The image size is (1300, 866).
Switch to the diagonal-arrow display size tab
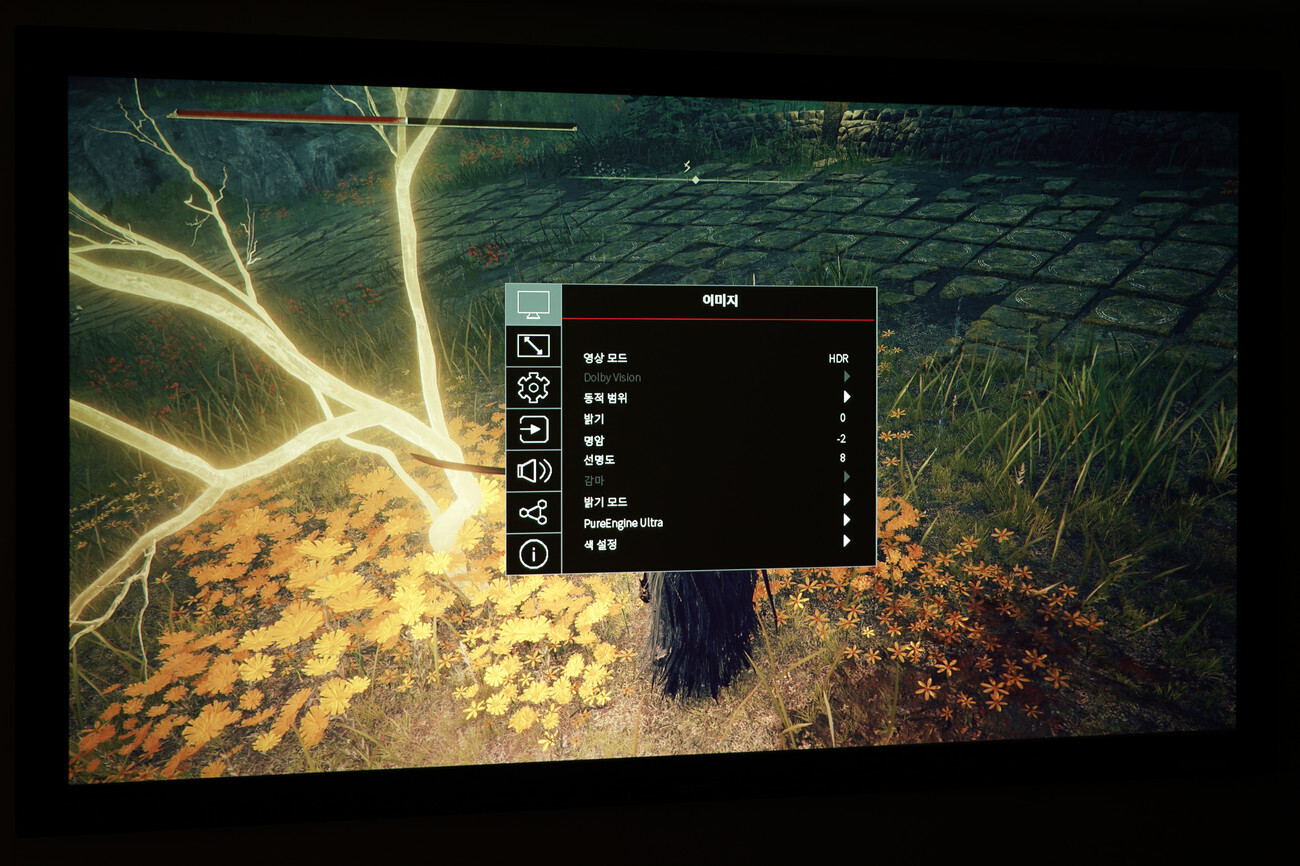(x=533, y=346)
